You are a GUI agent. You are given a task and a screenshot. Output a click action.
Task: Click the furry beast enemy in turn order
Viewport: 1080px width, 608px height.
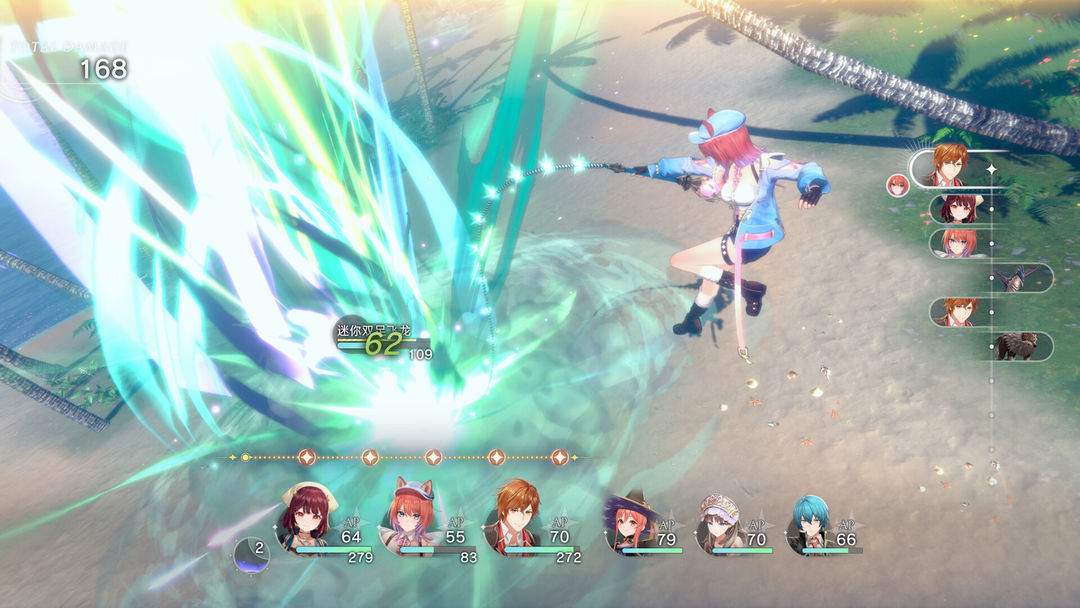tap(1018, 346)
